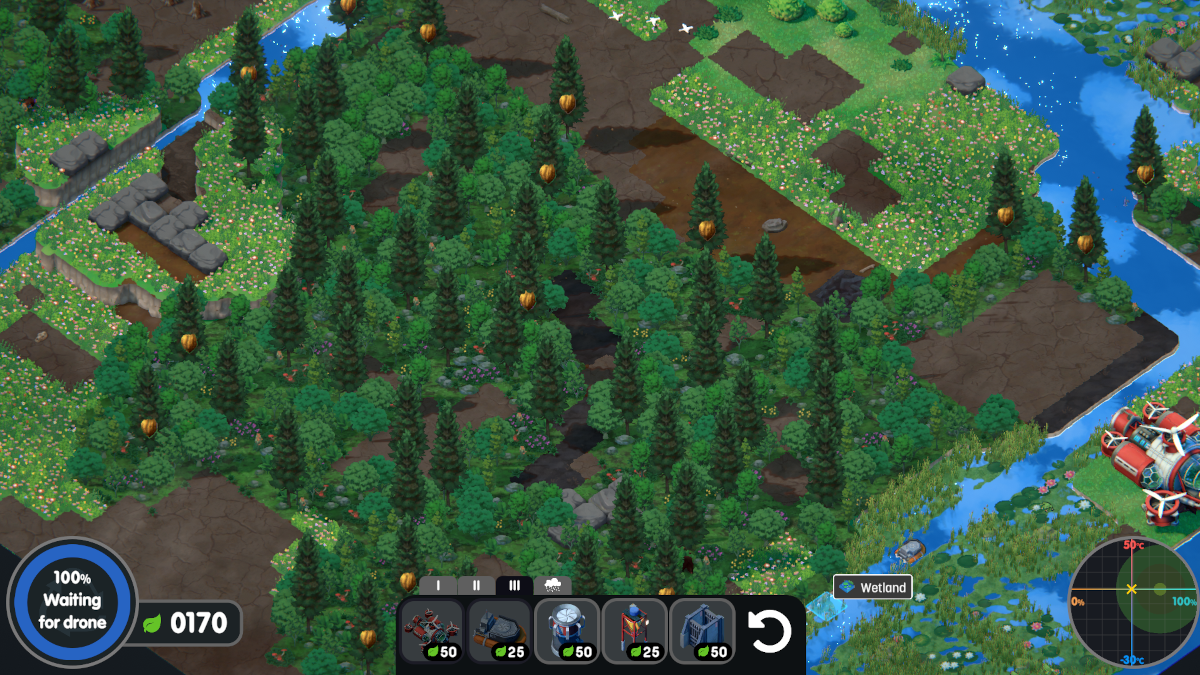Open the rain cloud weather tab
Image resolution: width=1200 pixels, height=675 pixels.
coord(552,586)
